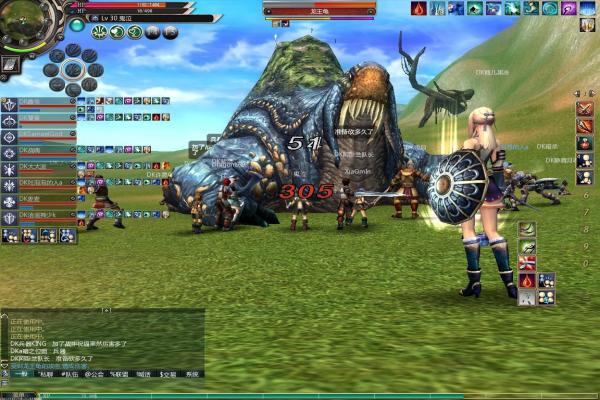600x400 pixels.
Task: Select the DK麦麦 party member row
Action: coord(38,199)
